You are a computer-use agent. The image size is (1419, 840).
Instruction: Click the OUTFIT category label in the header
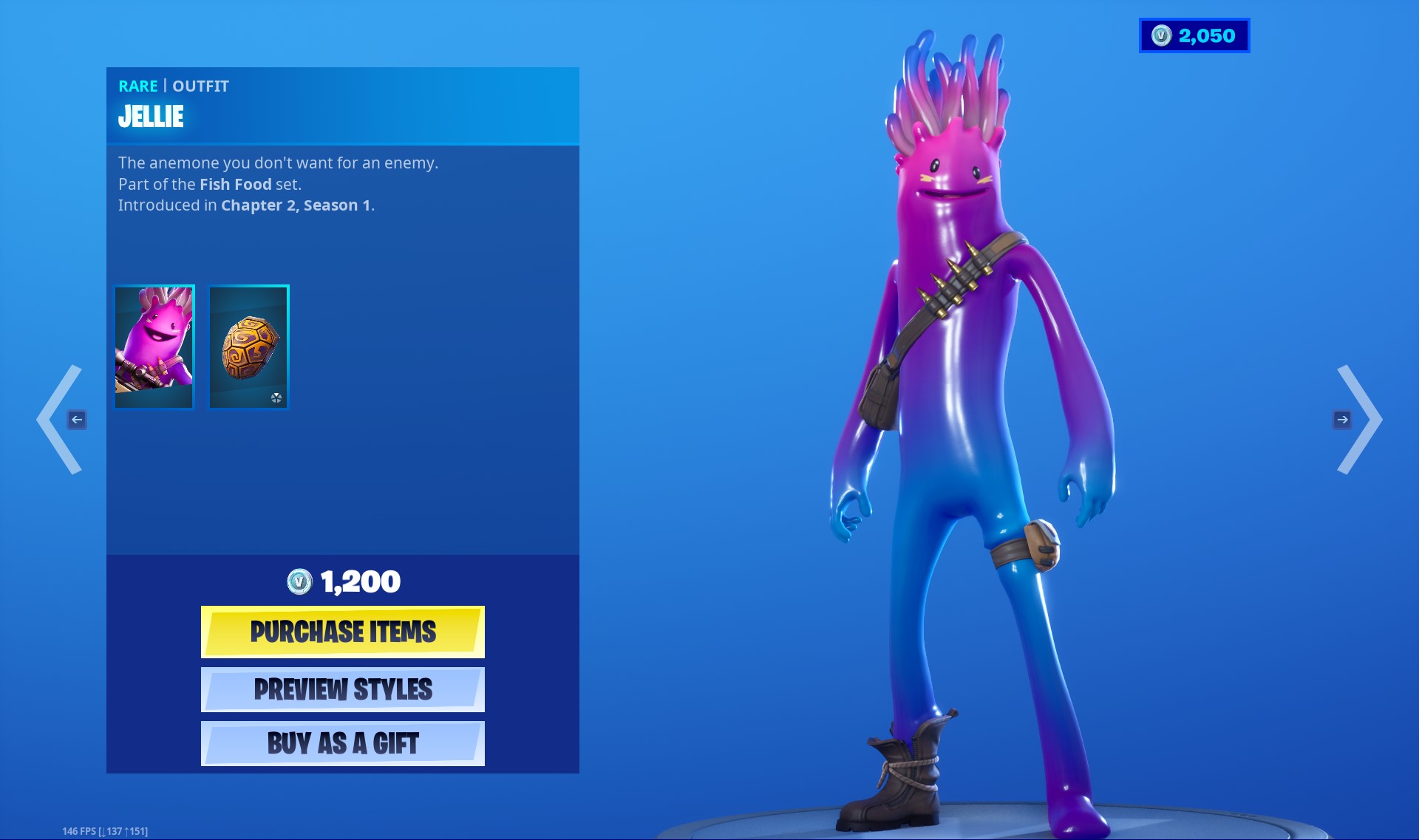click(201, 86)
